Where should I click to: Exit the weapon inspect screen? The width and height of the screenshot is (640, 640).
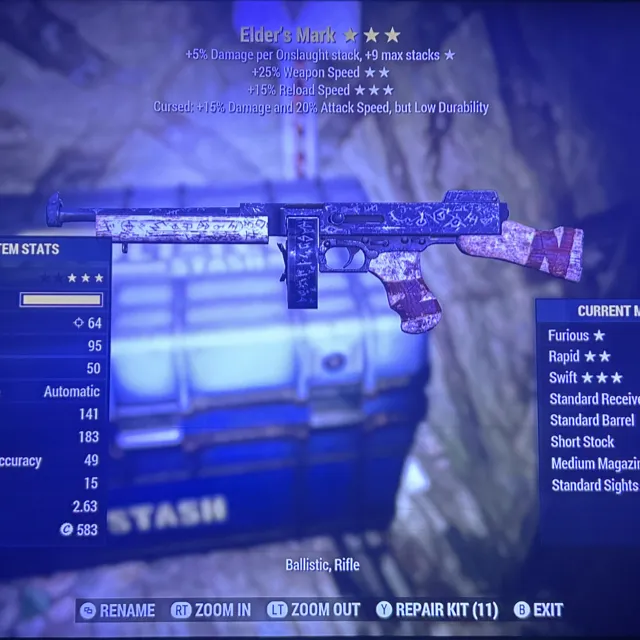[x=538, y=610]
